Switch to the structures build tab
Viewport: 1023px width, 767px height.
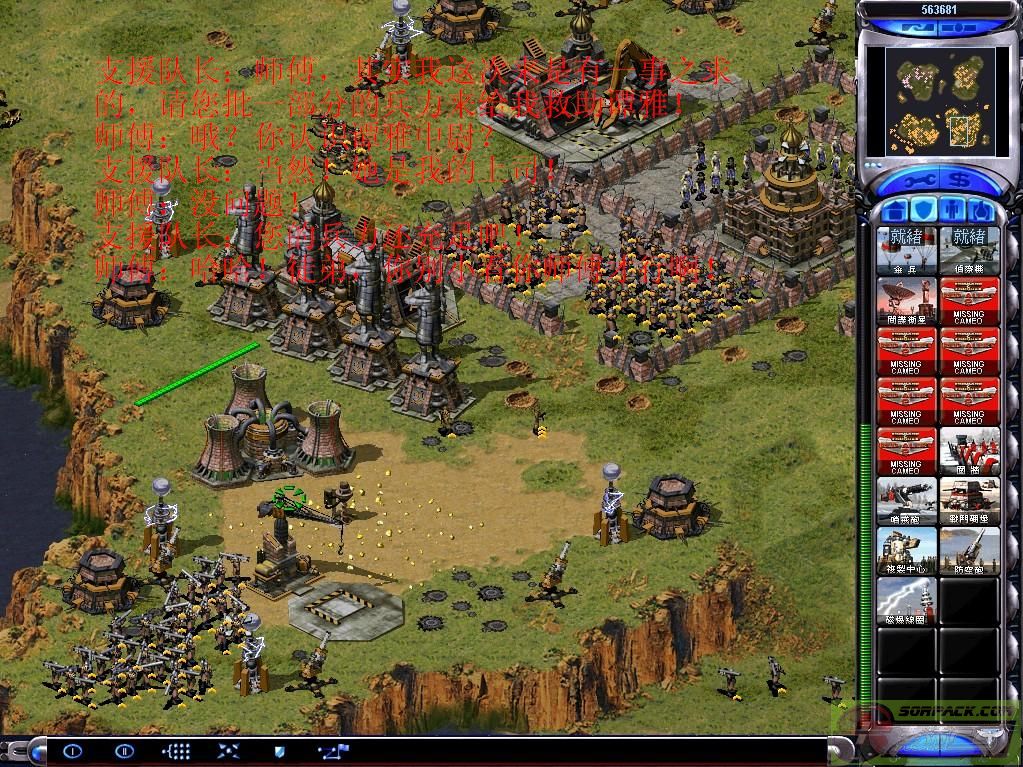click(896, 211)
